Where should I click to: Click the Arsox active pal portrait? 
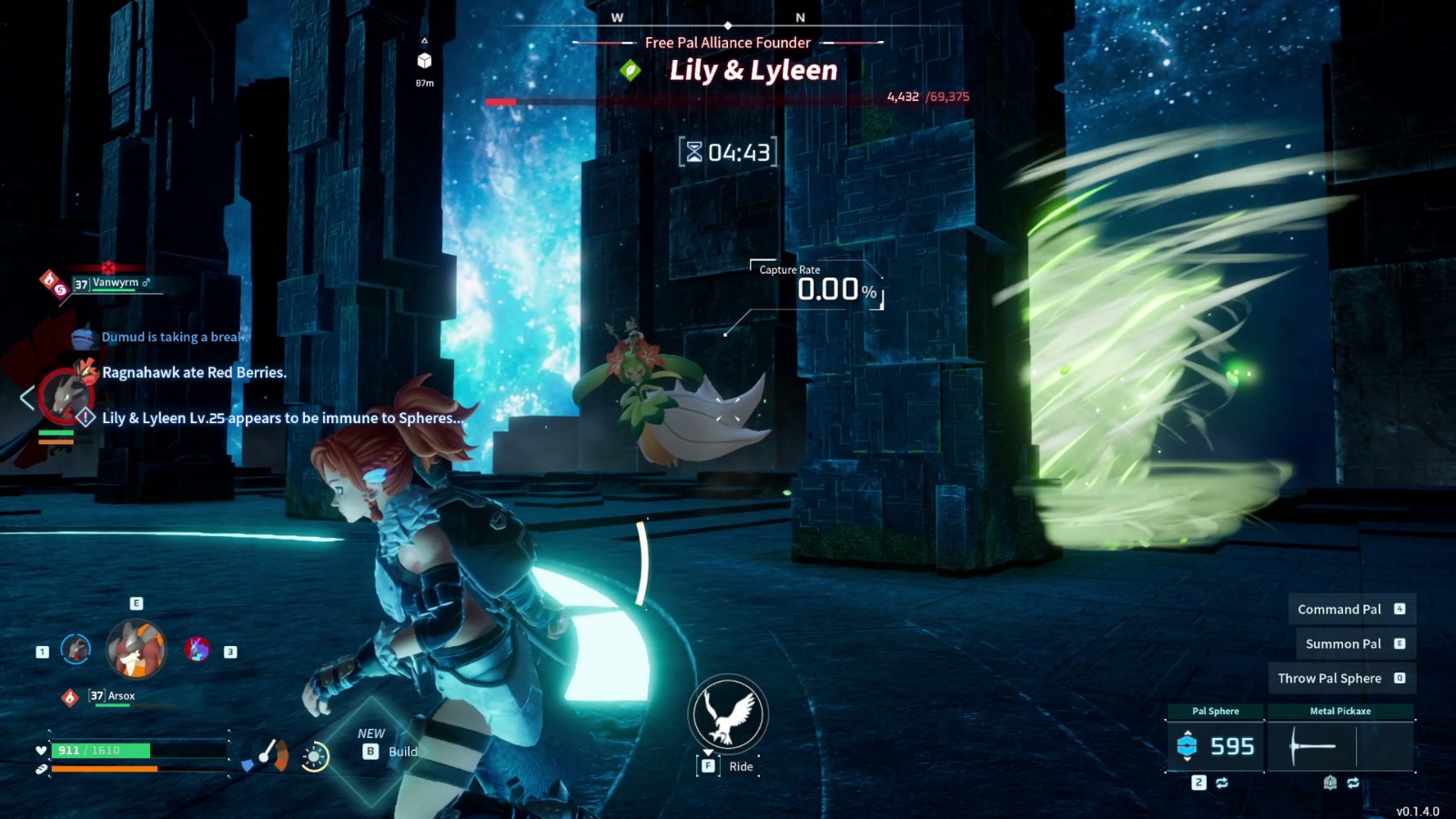[136, 650]
